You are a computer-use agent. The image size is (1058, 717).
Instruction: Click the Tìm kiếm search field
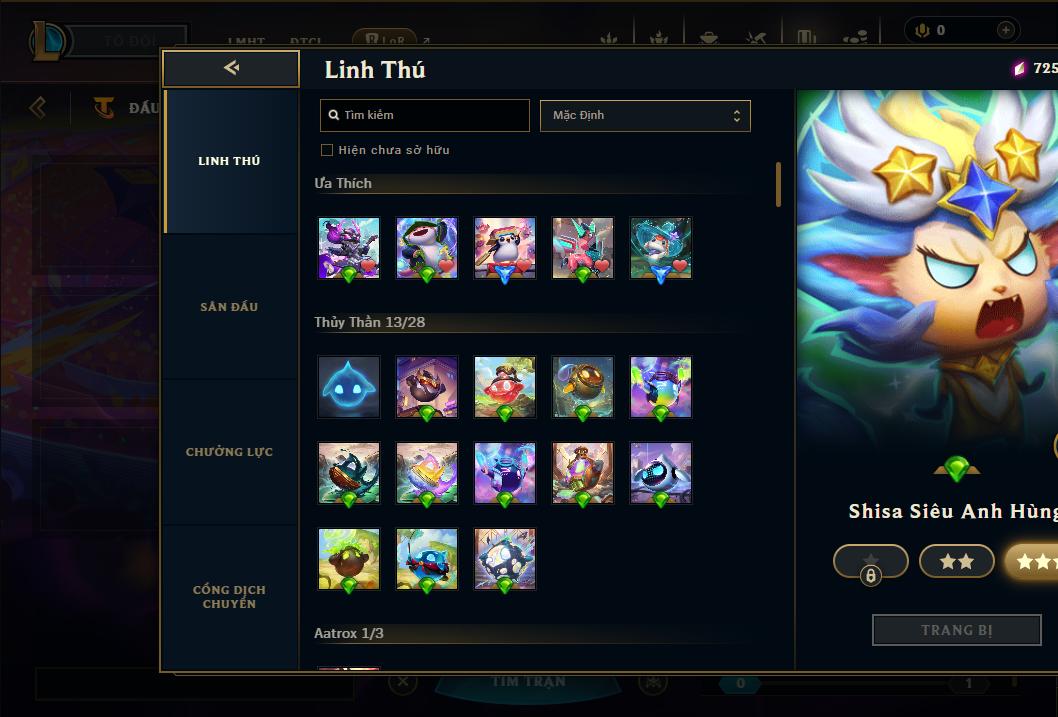[425, 115]
